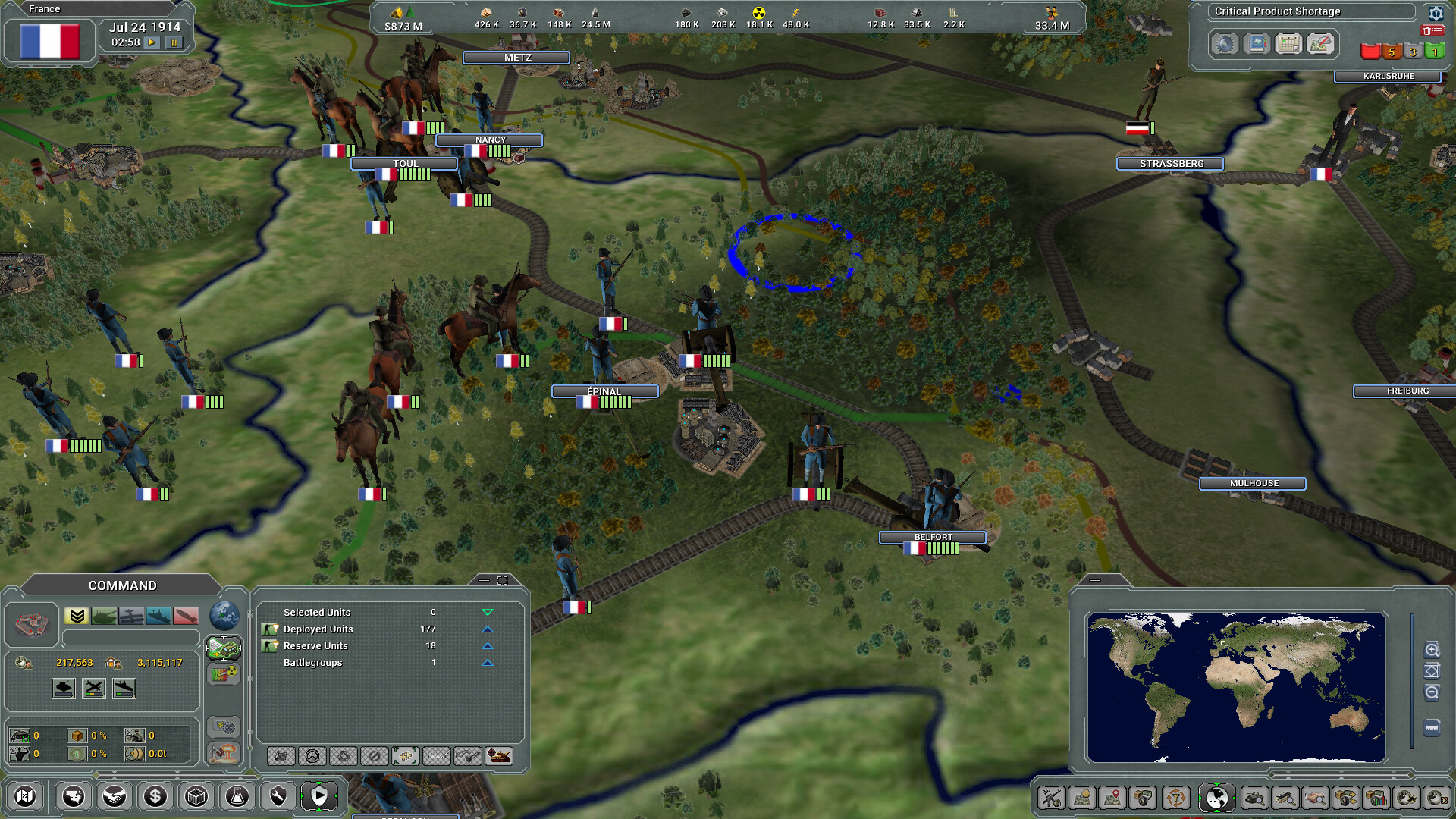Image resolution: width=1456 pixels, height=819 pixels.
Task: Open the unit lookup tank magnifier tool
Action: [x=1255, y=797]
